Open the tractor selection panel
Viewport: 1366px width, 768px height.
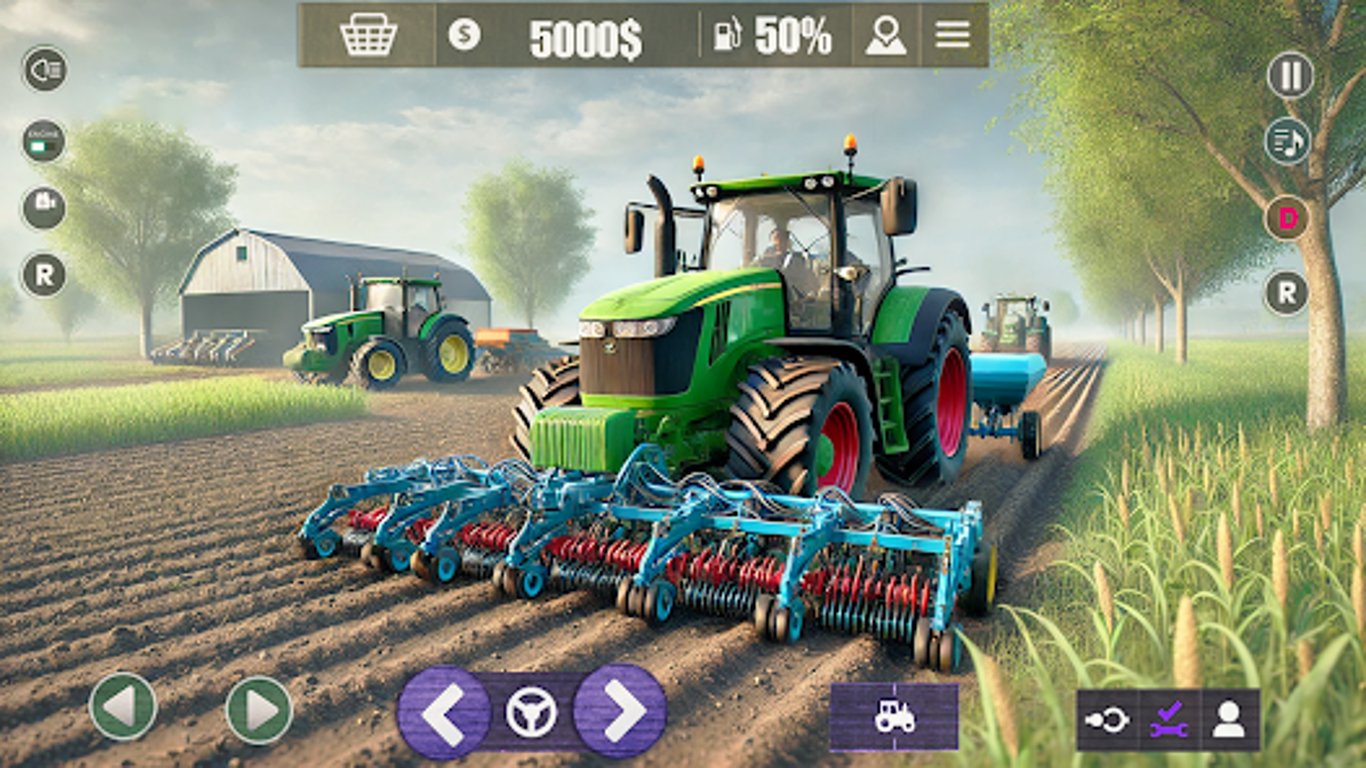893,714
